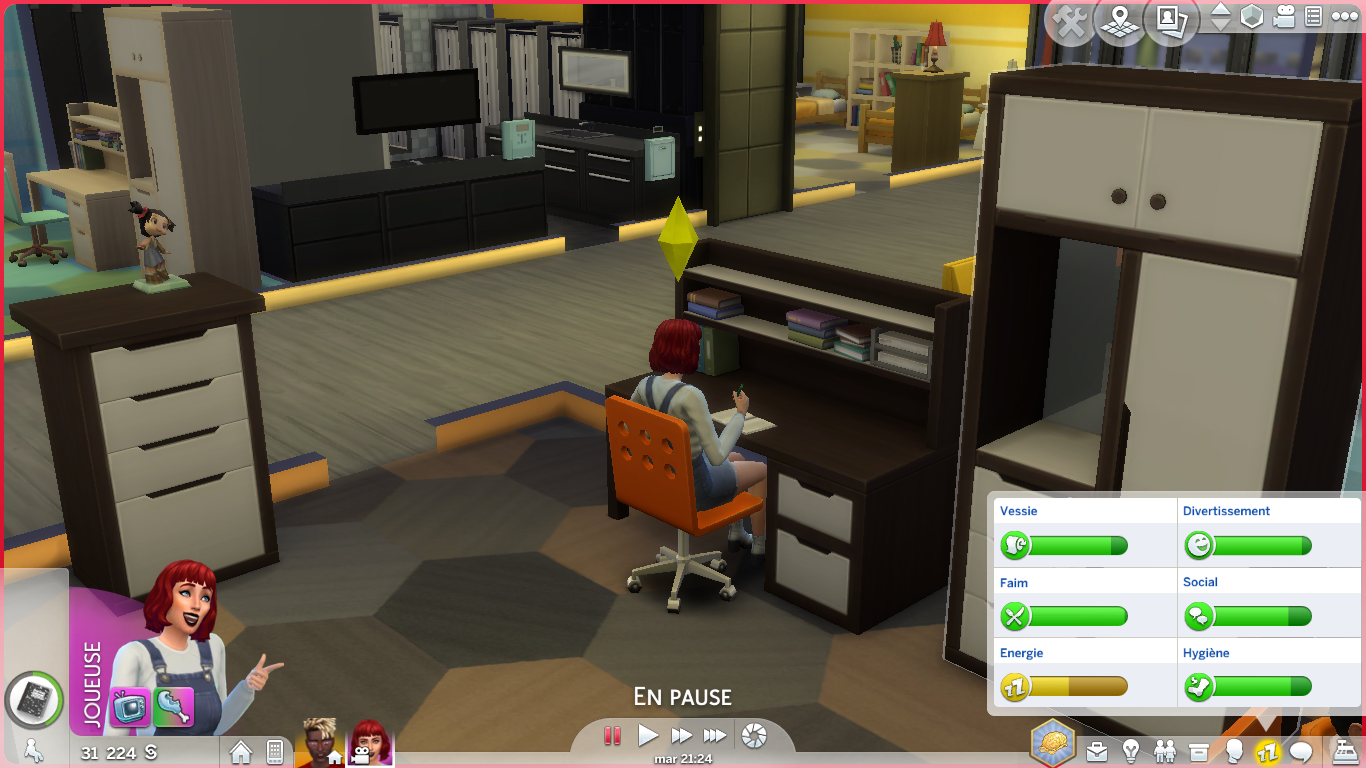Screen dimensions: 1366x768
Task: Toggle the wall view cube icon
Action: (x=1252, y=17)
